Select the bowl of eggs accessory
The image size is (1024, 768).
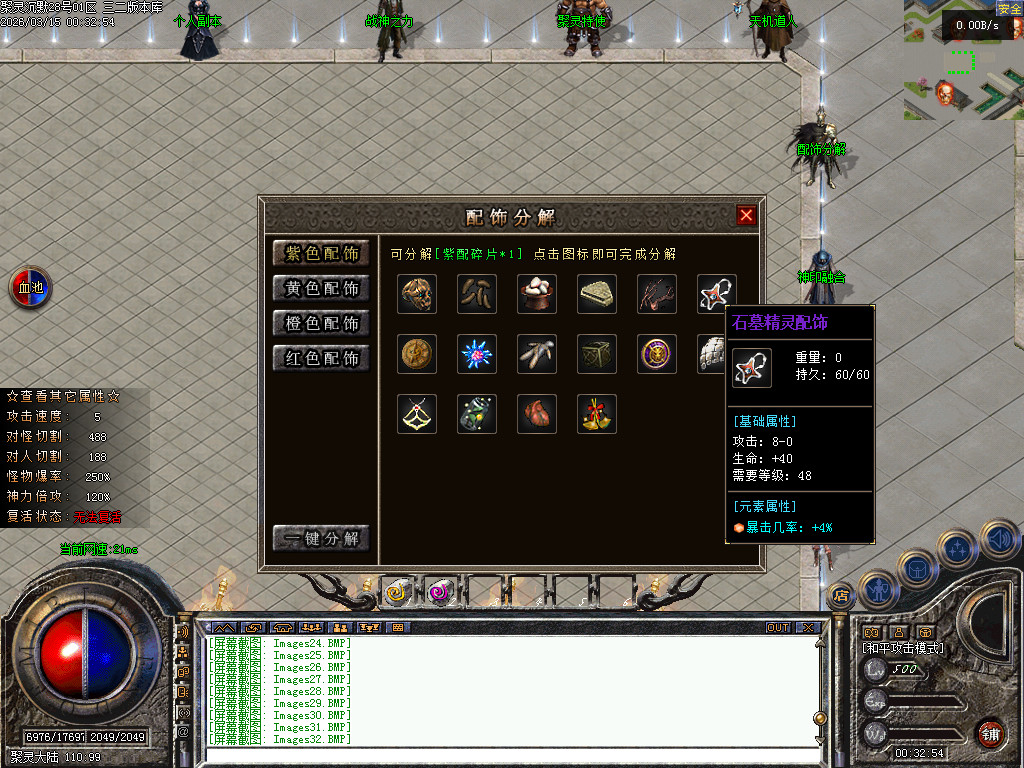point(537,294)
